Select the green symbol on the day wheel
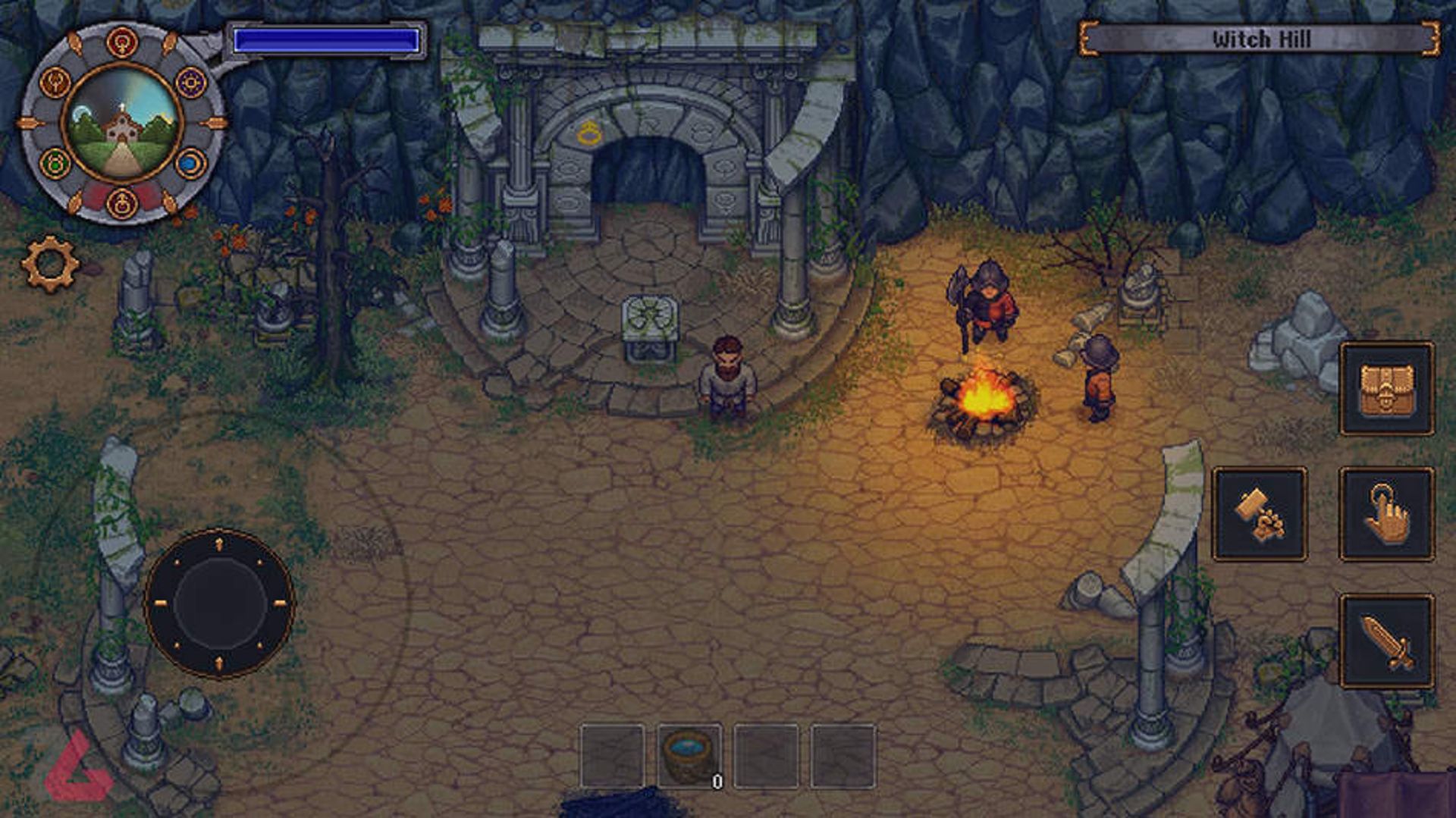1456x818 pixels. 55,163
